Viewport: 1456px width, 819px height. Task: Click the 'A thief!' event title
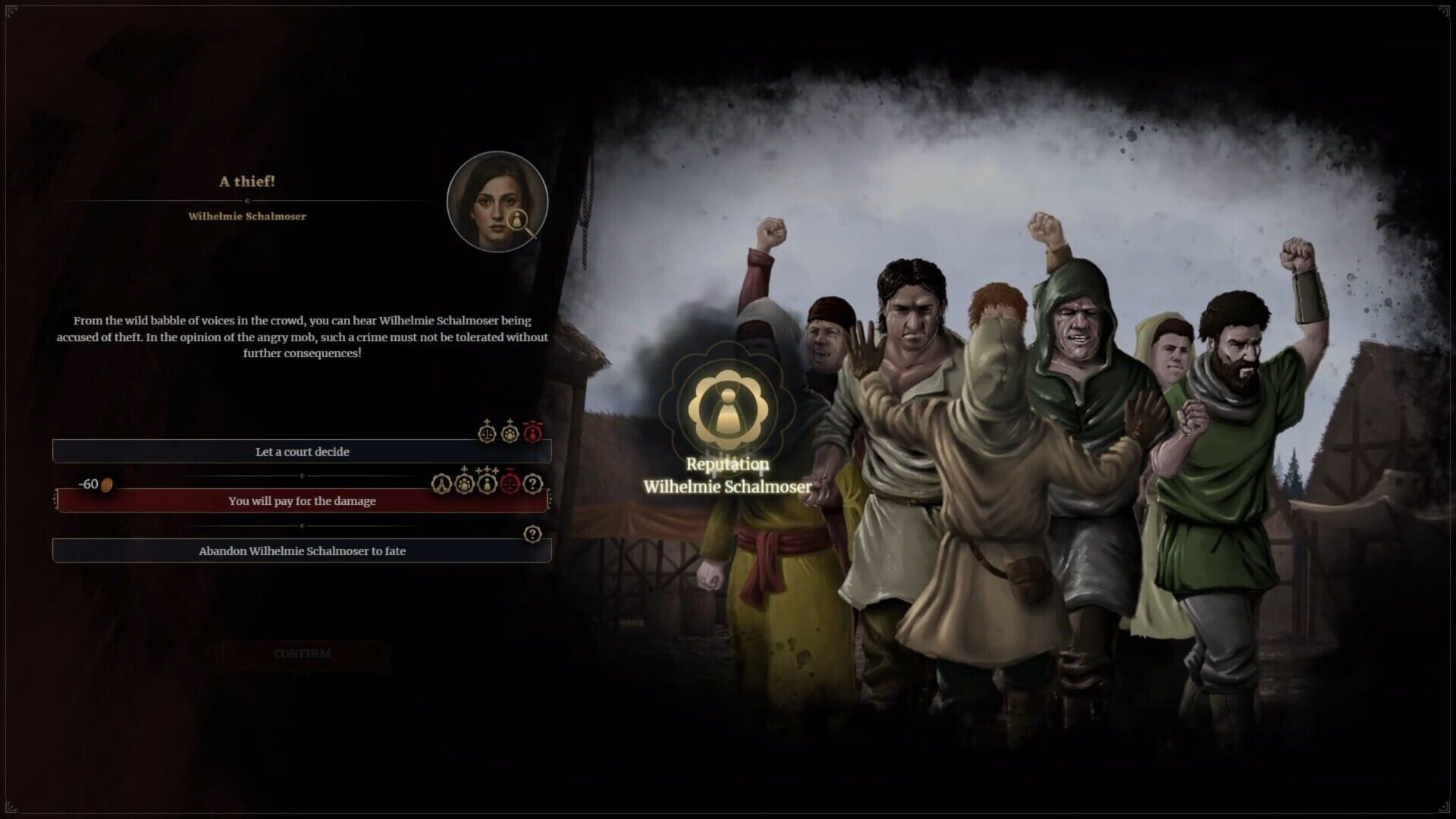click(x=249, y=181)
